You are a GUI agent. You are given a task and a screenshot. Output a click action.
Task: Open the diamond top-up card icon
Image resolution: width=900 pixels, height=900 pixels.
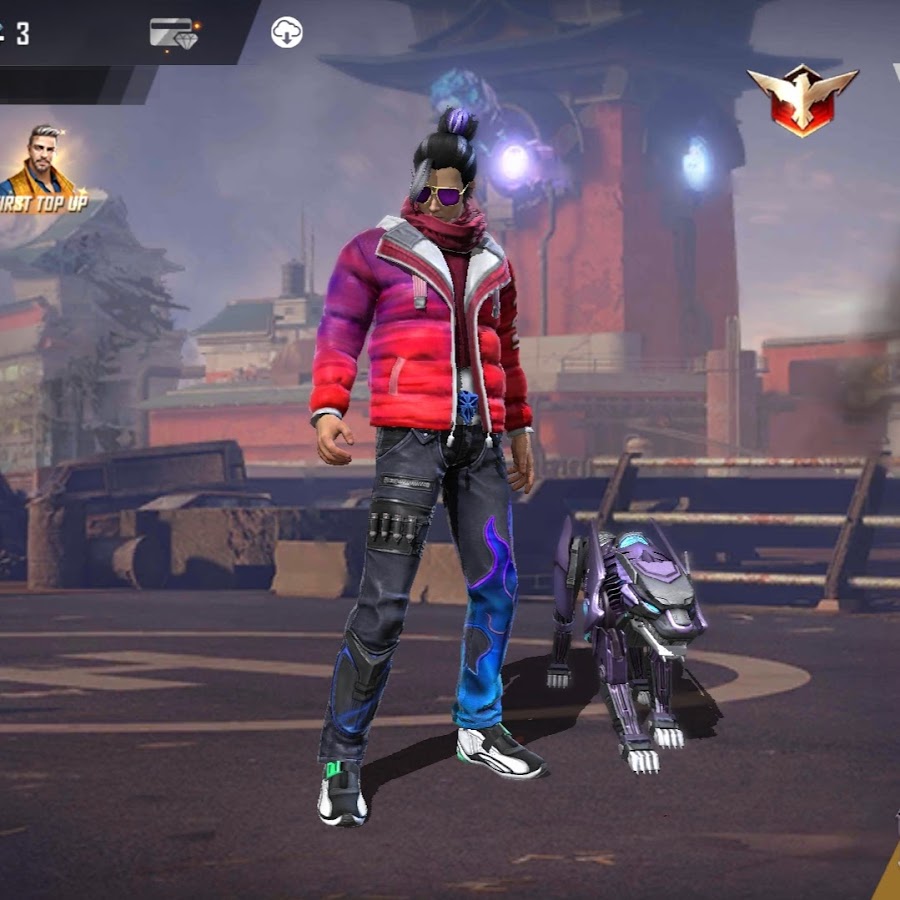point(174,33)
